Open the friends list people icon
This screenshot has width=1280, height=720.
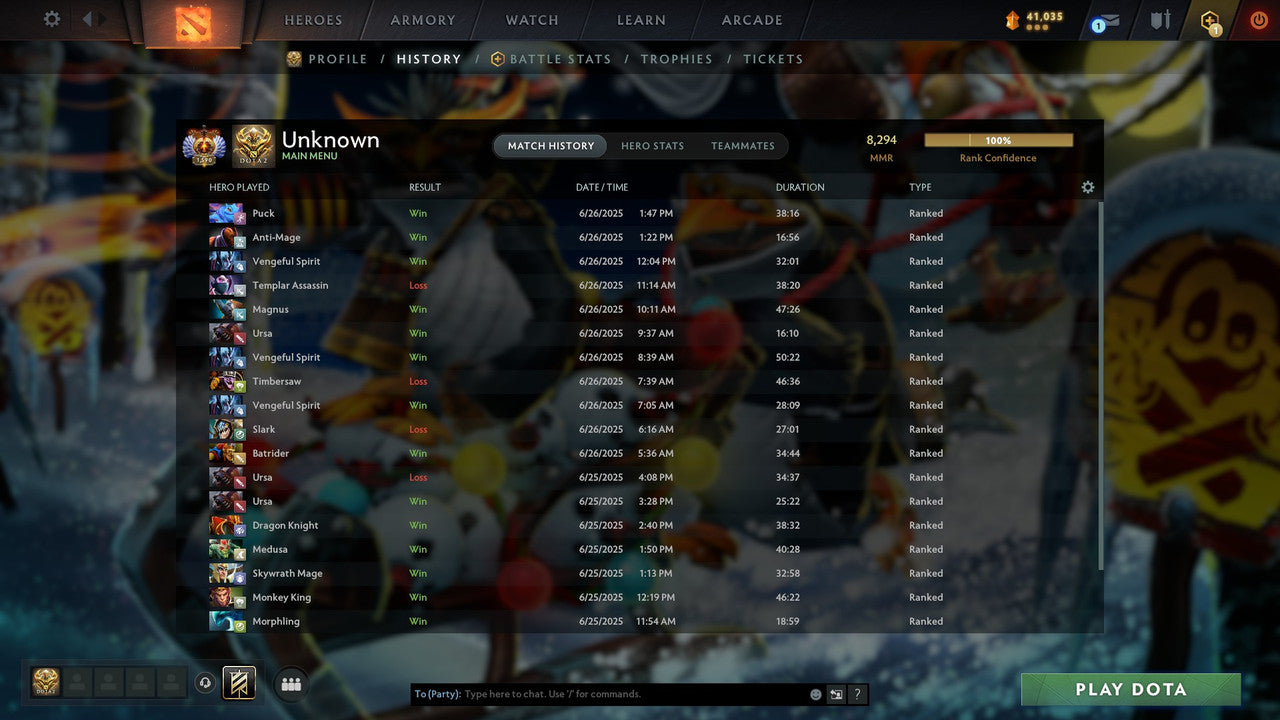[x=290, y=683]
